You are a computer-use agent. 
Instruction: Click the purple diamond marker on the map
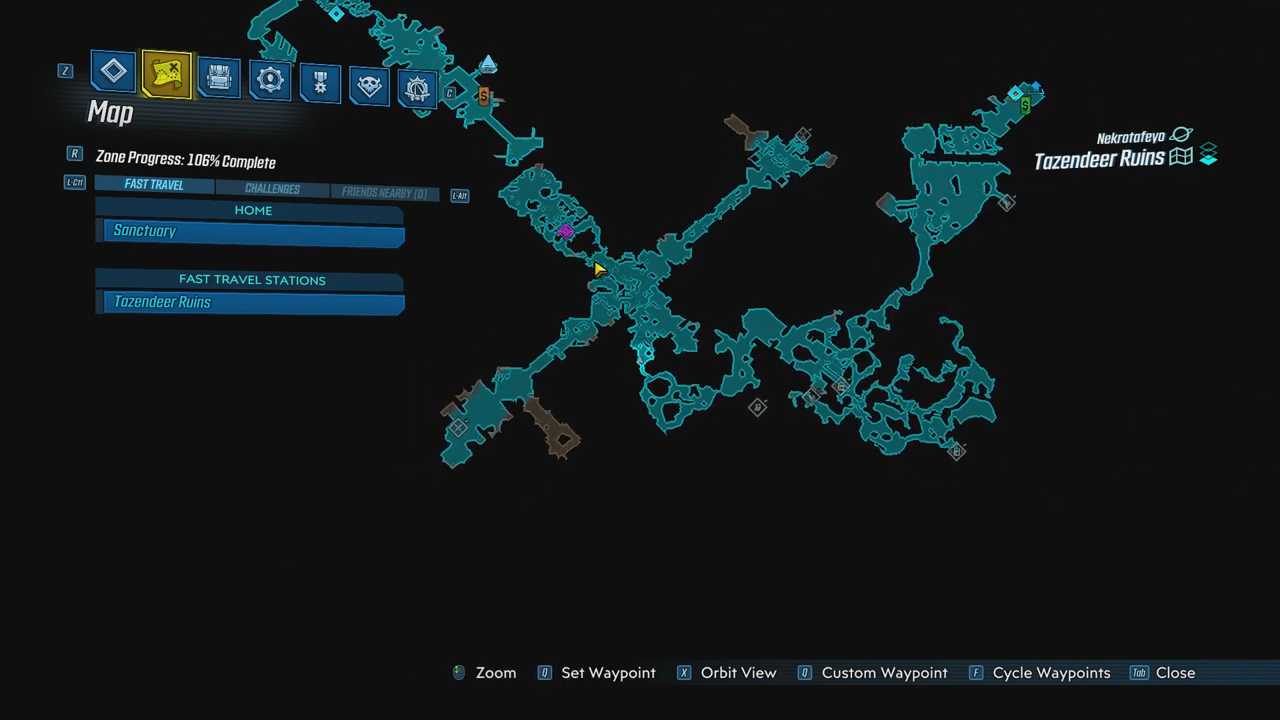(565, 232)
